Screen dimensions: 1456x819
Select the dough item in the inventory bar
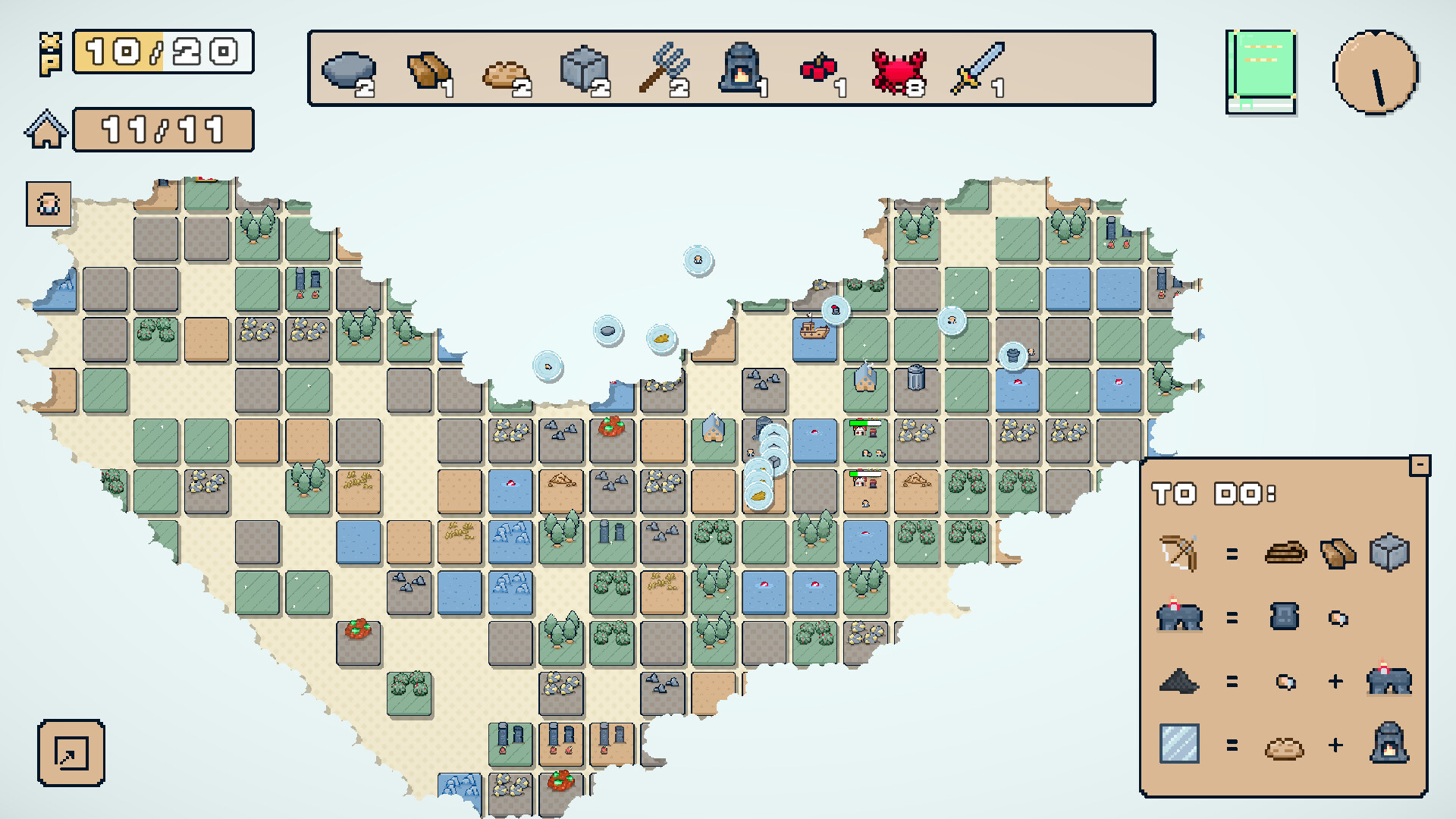pos(507,68)
